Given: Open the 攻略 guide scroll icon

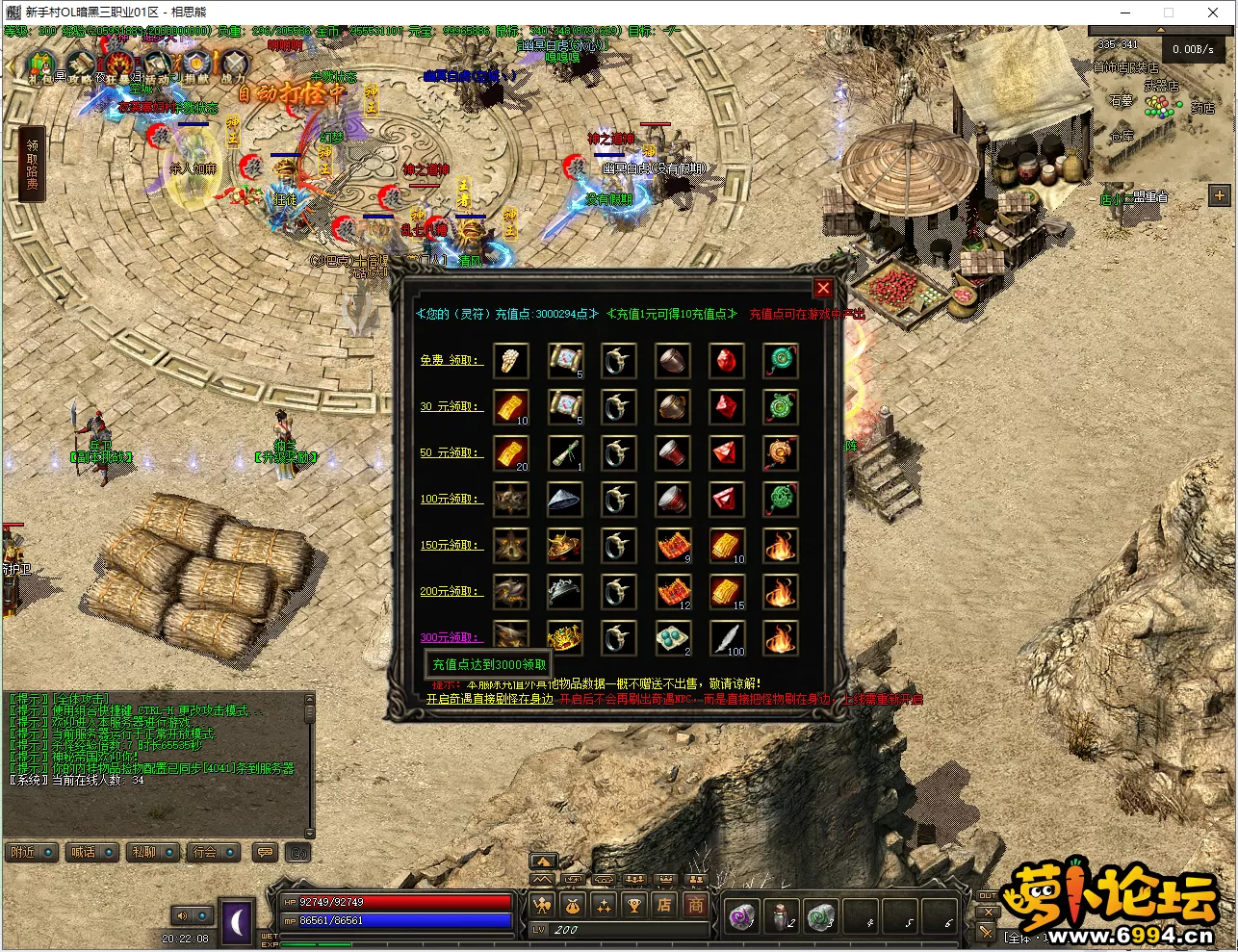Looking at the screenshot, I should (79, 67).
